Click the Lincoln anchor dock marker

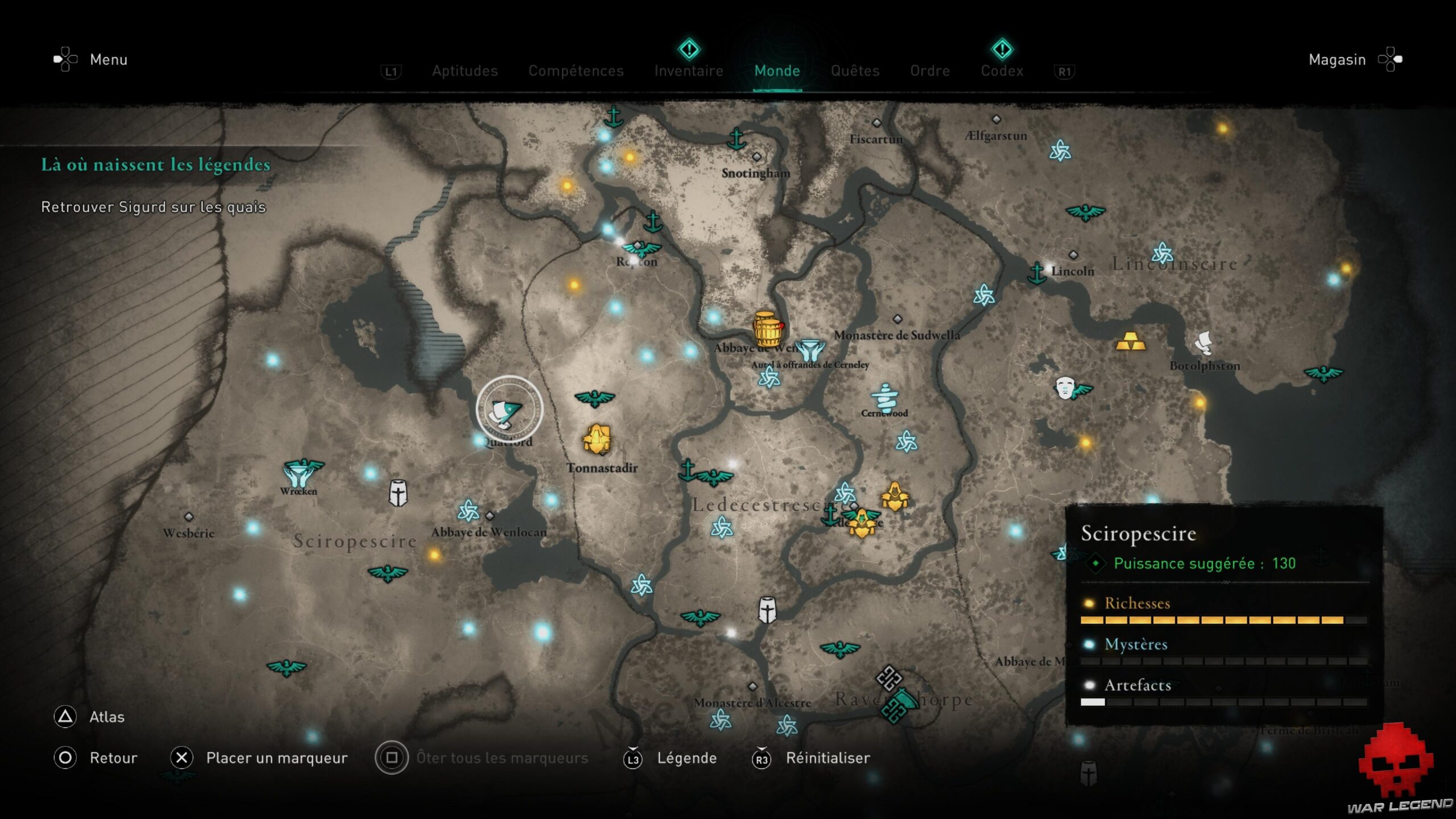(1037, 273)
